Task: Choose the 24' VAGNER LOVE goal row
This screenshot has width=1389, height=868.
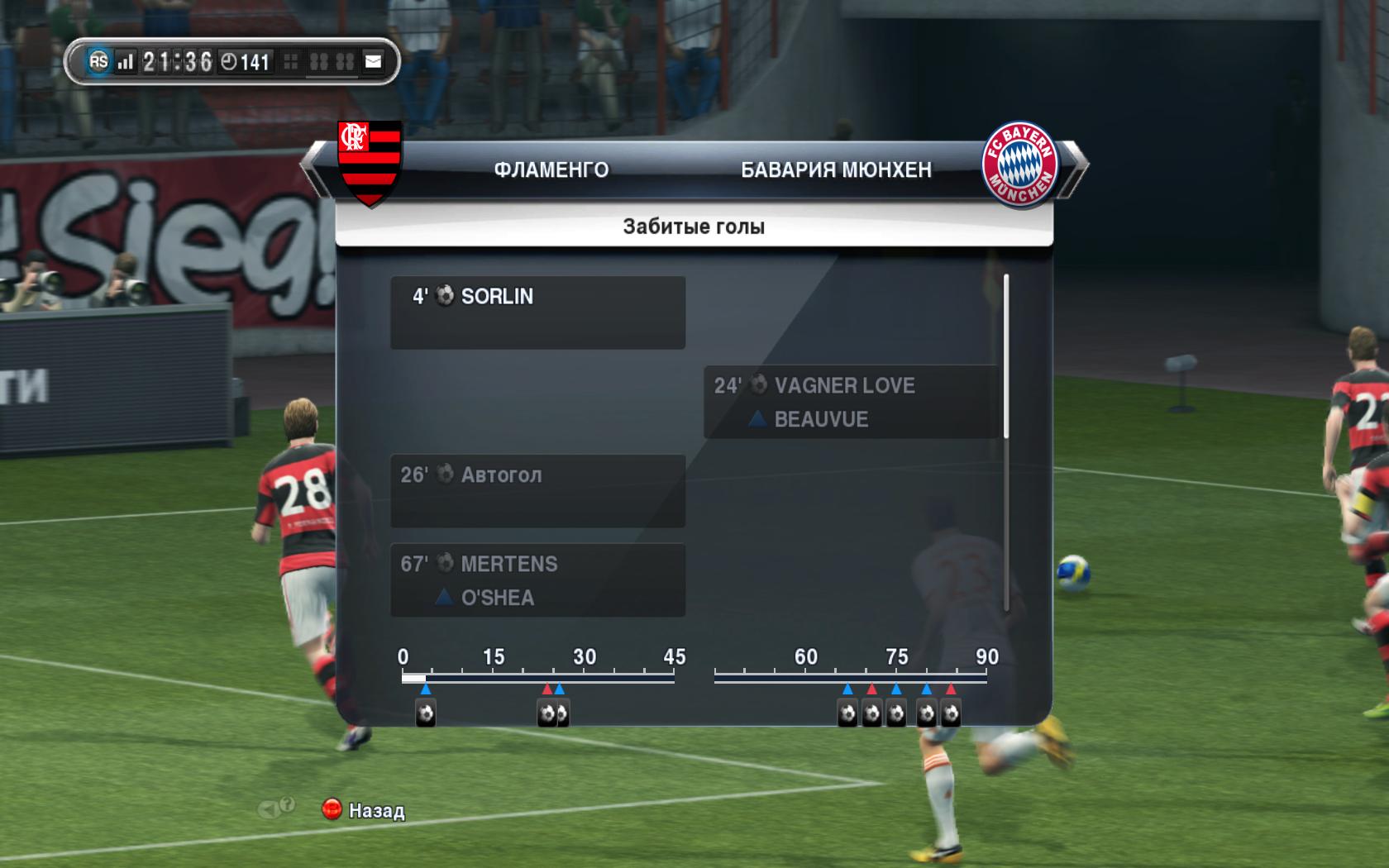Action: pyautogui.click(x=852, y=402)
